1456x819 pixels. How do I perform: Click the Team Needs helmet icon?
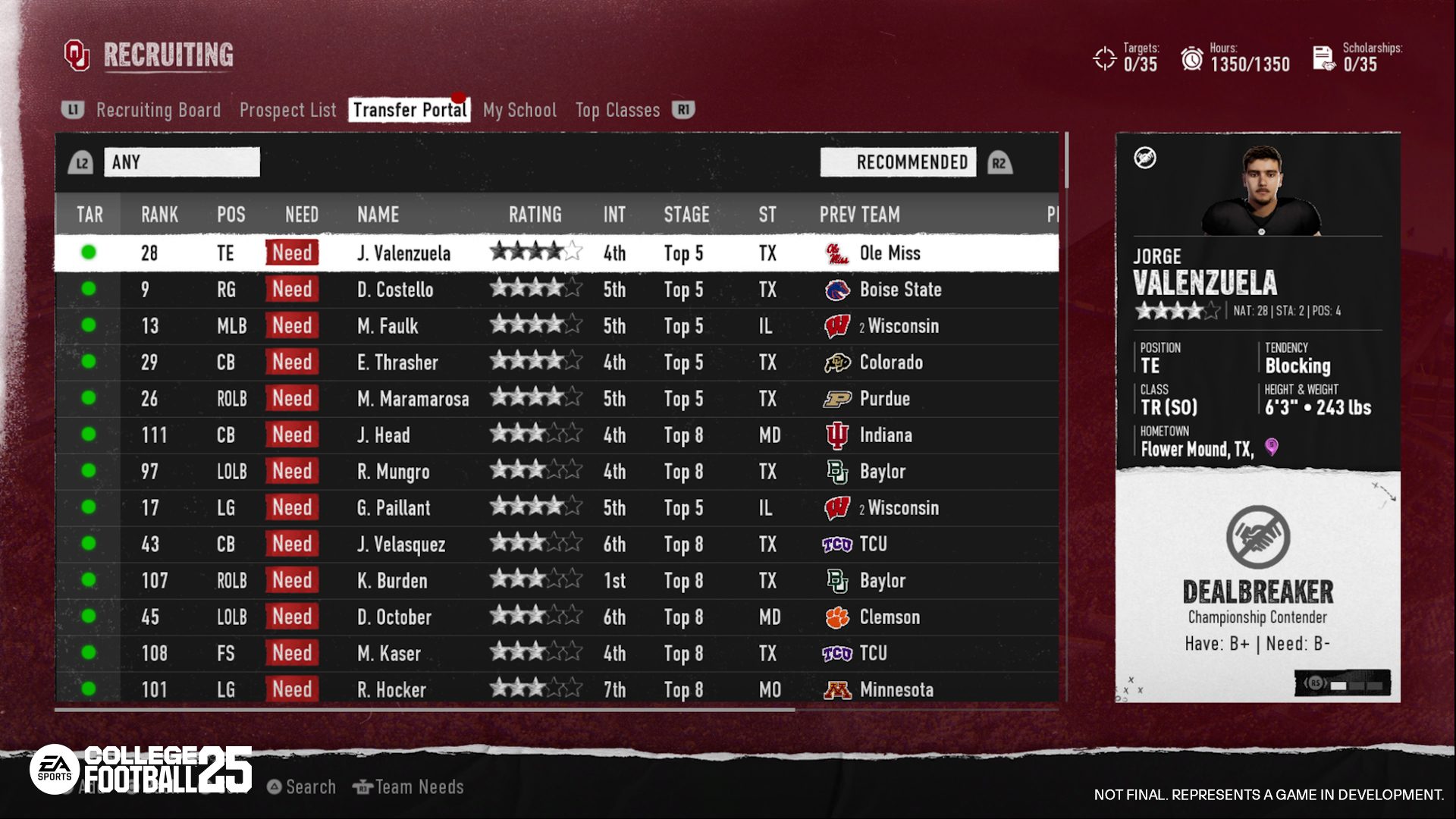tap(362, 786)
